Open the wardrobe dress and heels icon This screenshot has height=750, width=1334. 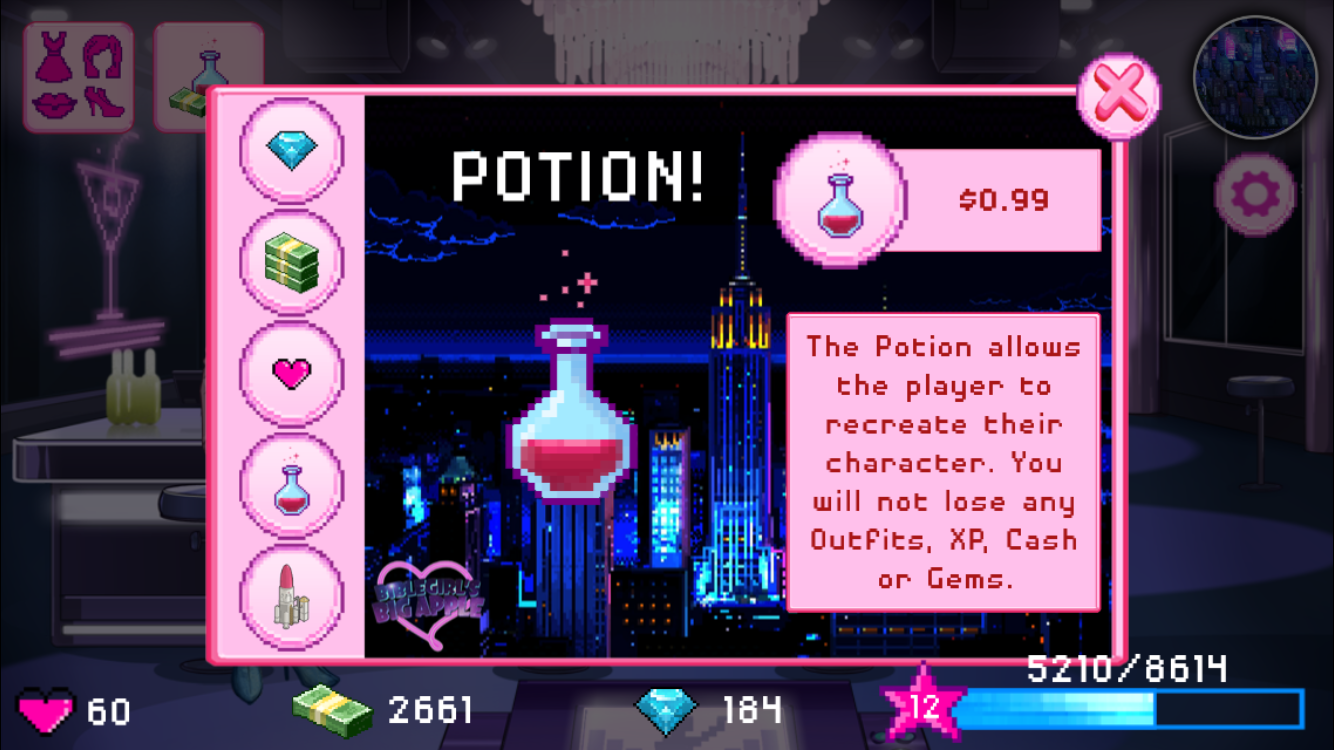pos(78,77)
